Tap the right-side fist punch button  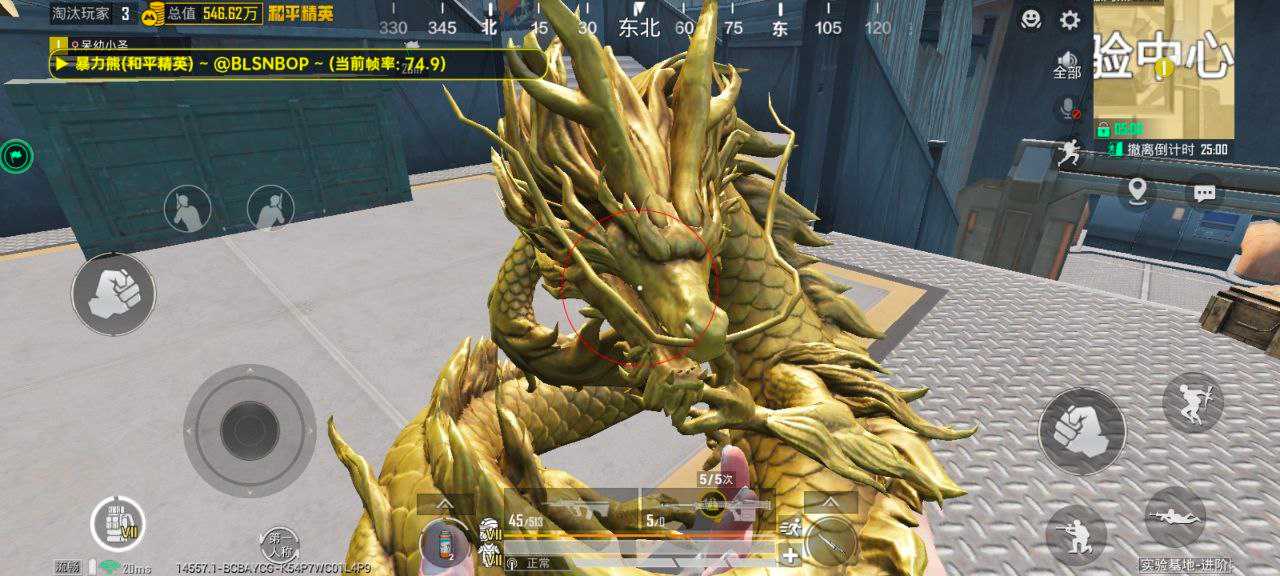pyautogui.click(x=1082, y=431)
